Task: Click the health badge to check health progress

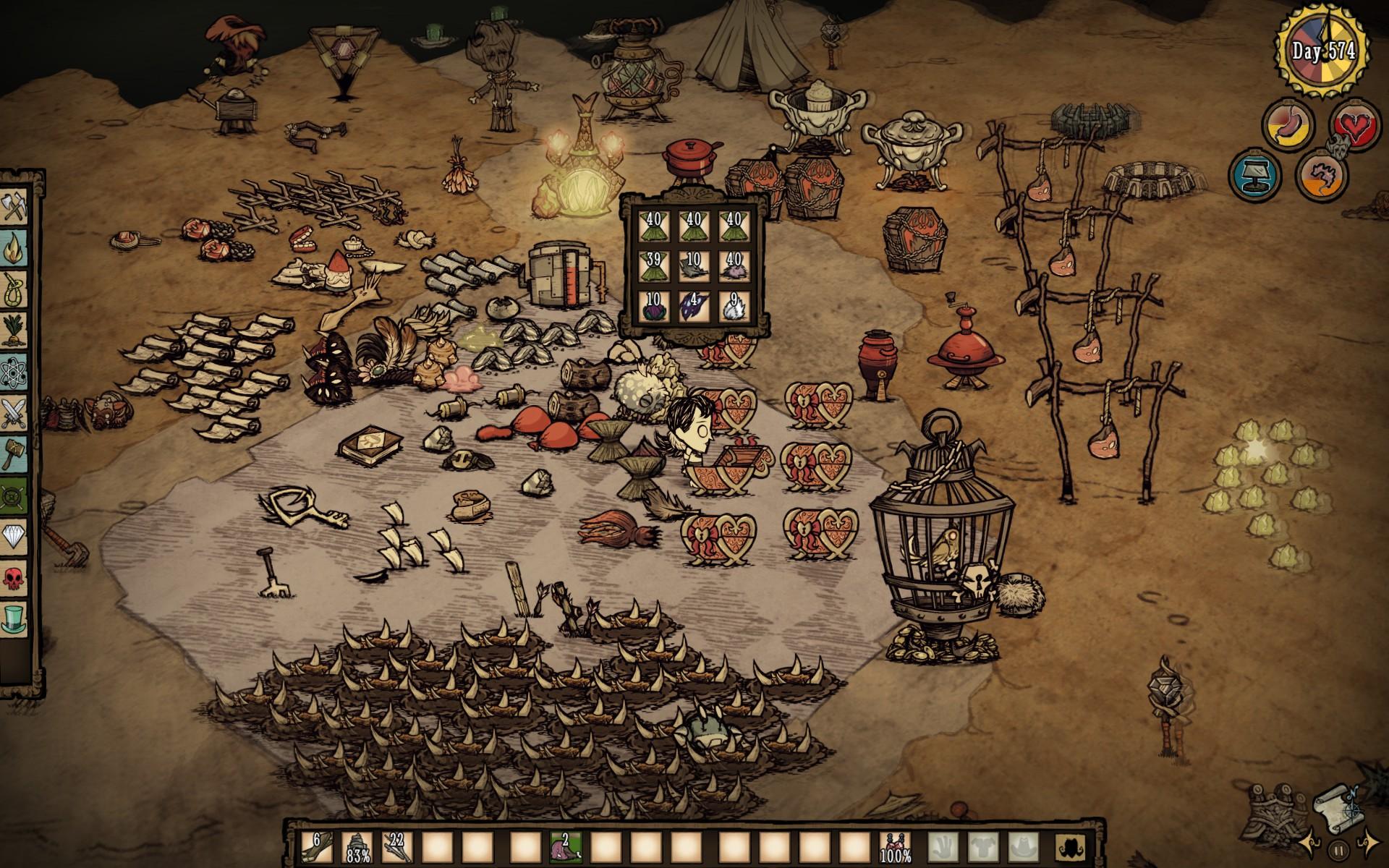Action: tap(1354, 124)
